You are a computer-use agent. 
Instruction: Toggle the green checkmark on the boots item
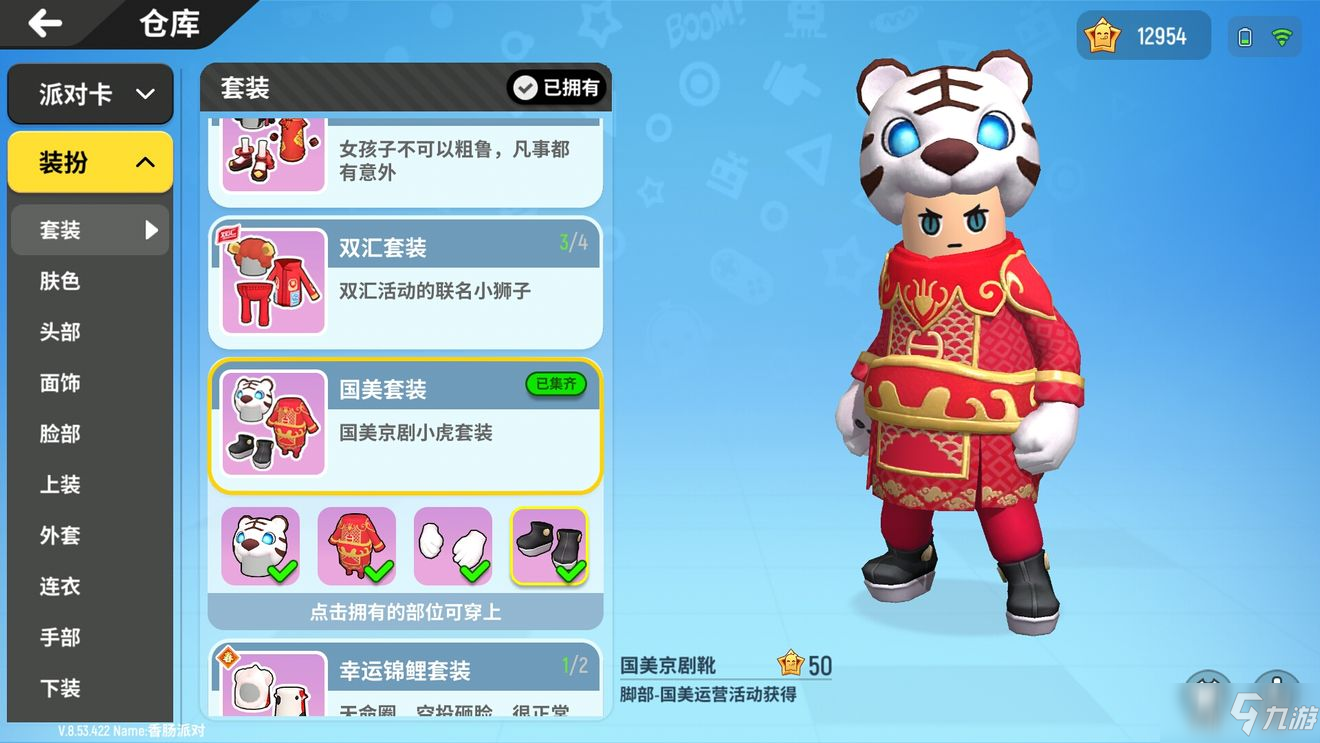pyautogui.click(x=573, y=568)
